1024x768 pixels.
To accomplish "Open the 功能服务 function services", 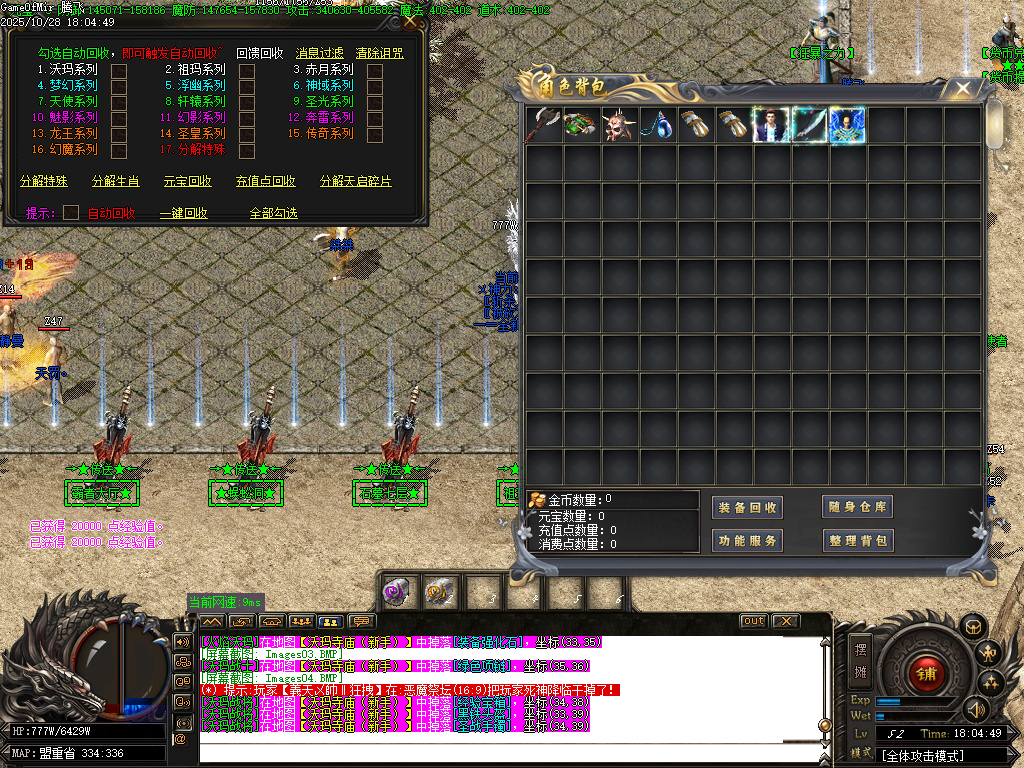I will pyautogui.click(x=747, y=541).
